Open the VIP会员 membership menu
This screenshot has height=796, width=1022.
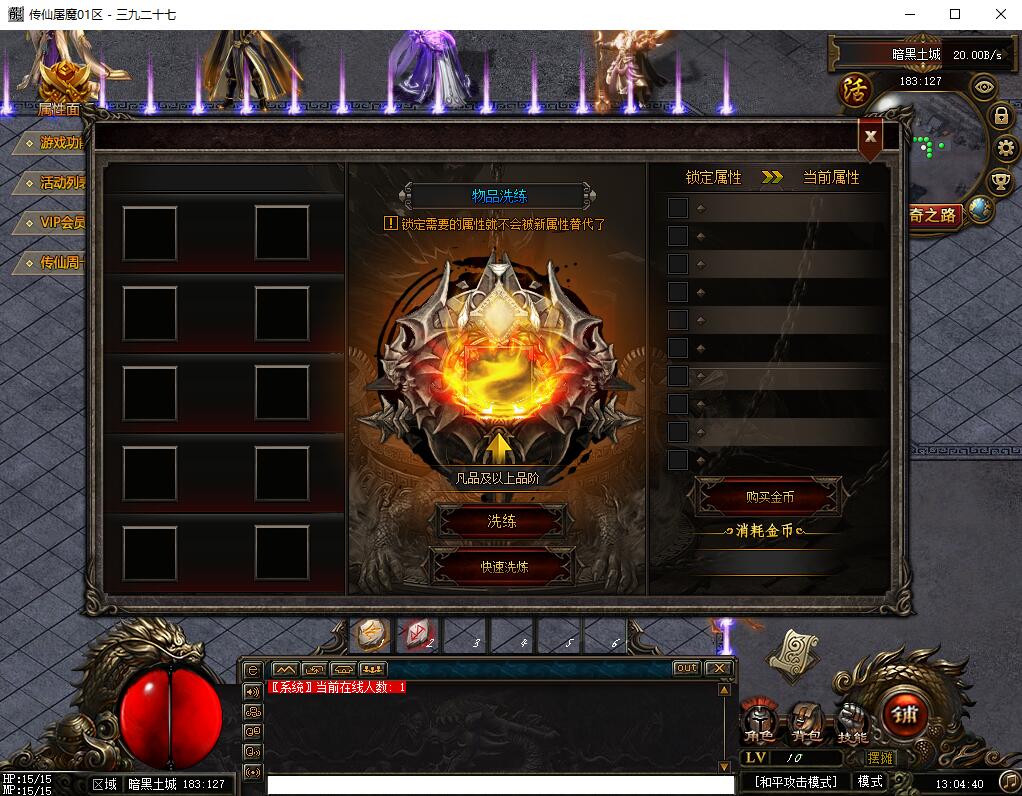[x=60, y=222]
